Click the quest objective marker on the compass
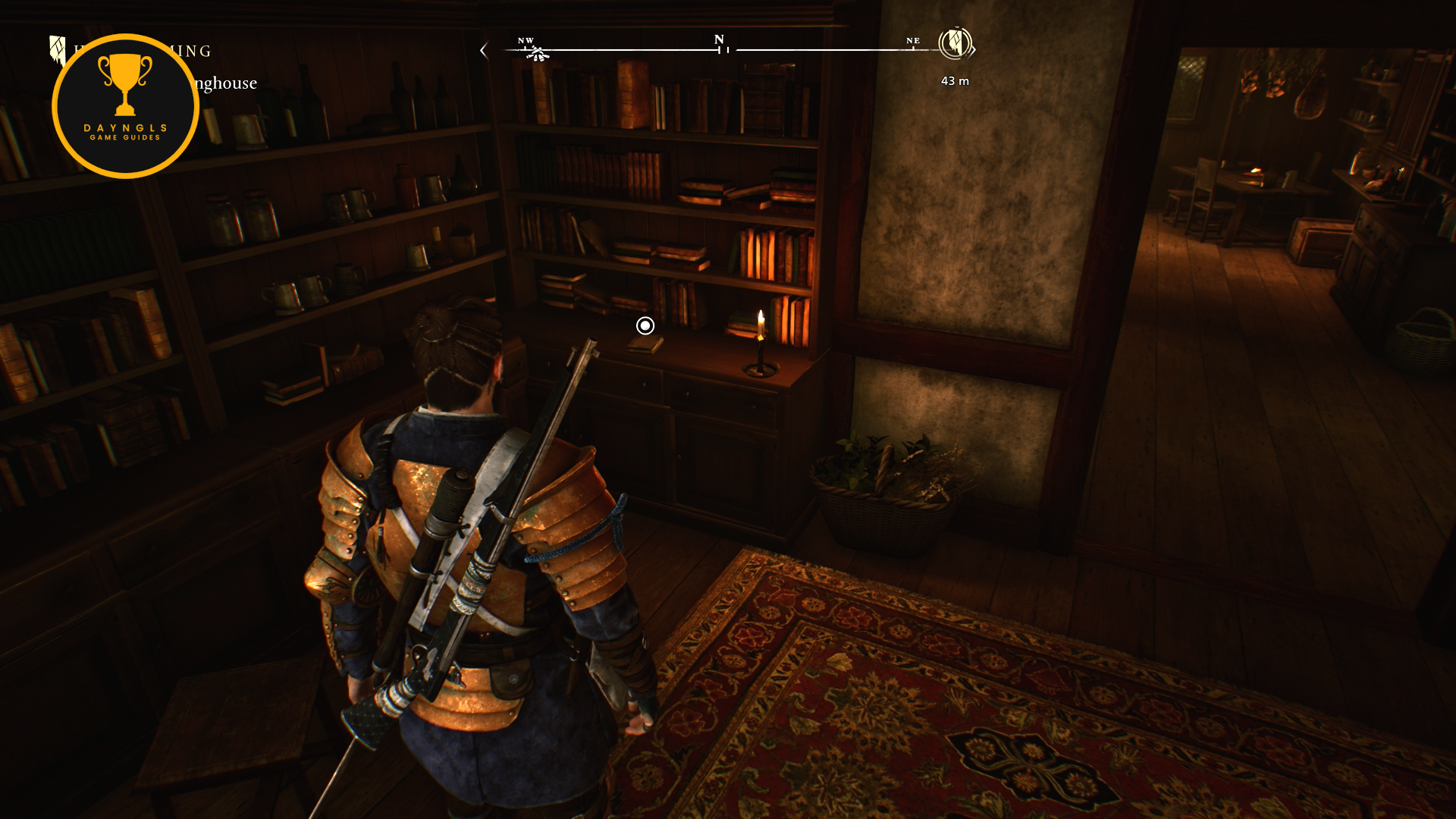 pos(954,43)
